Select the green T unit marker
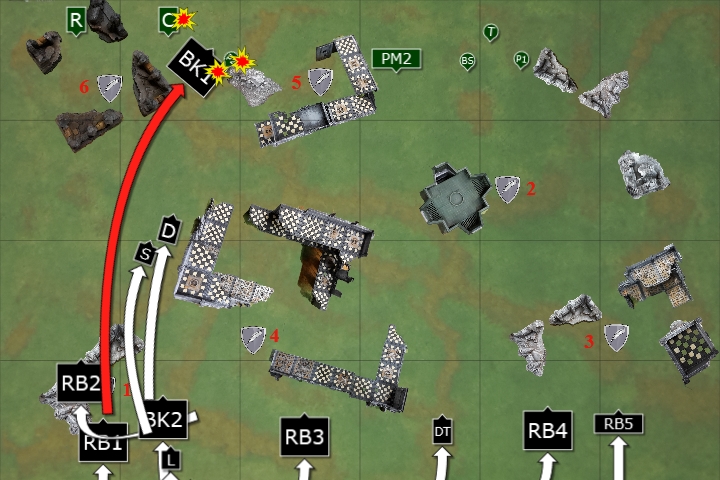The width and height of the screenshot is (720, 480). click(x=491, y=33)
